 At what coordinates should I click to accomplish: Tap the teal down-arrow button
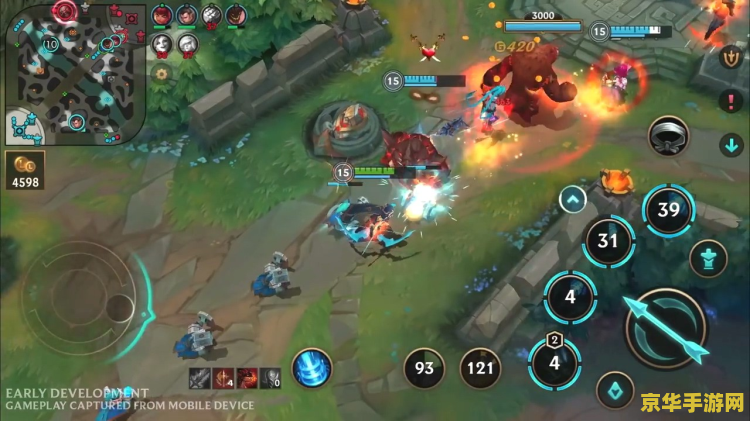[731, 145]
